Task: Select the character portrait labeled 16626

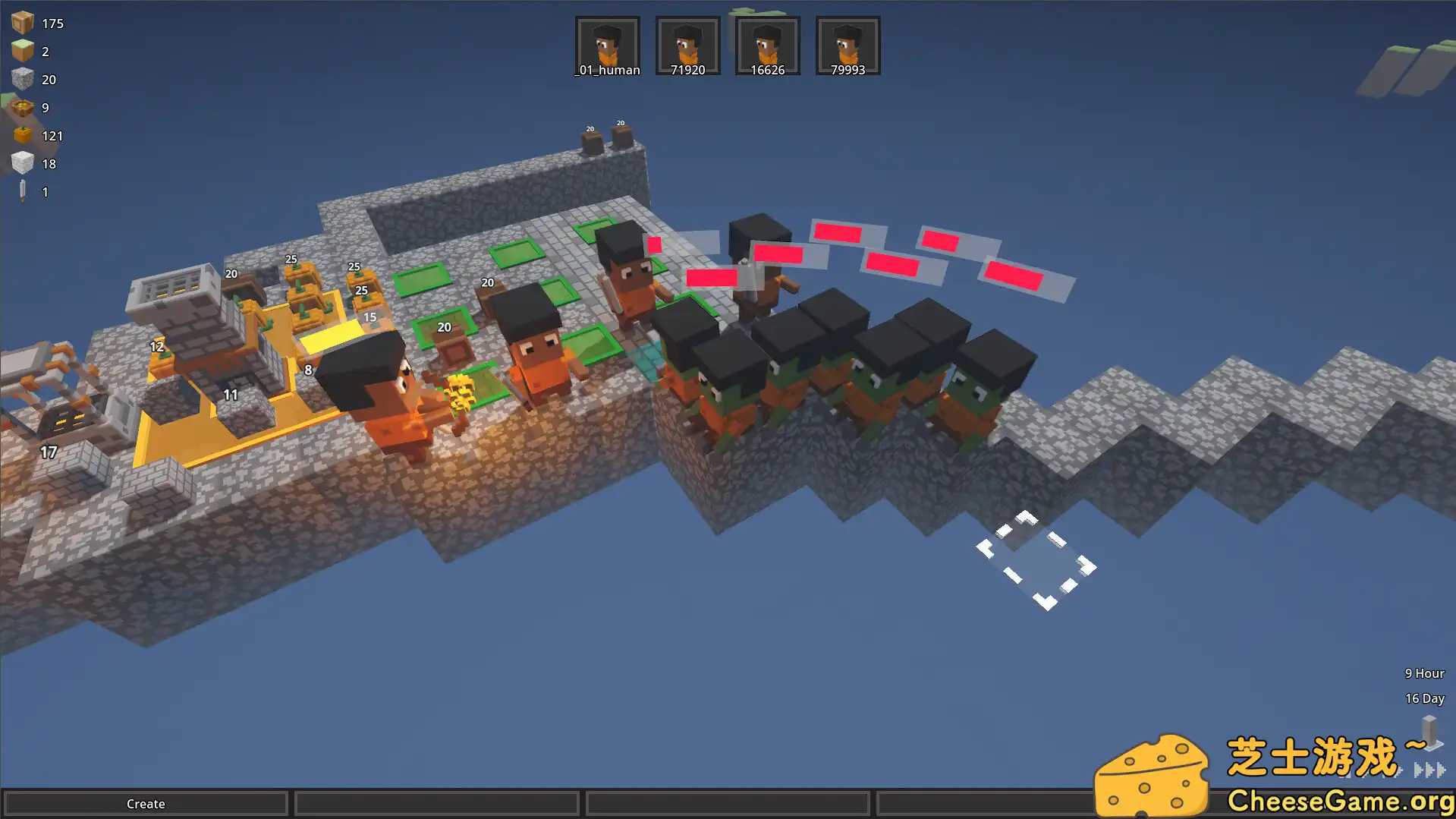Action: 767,44
